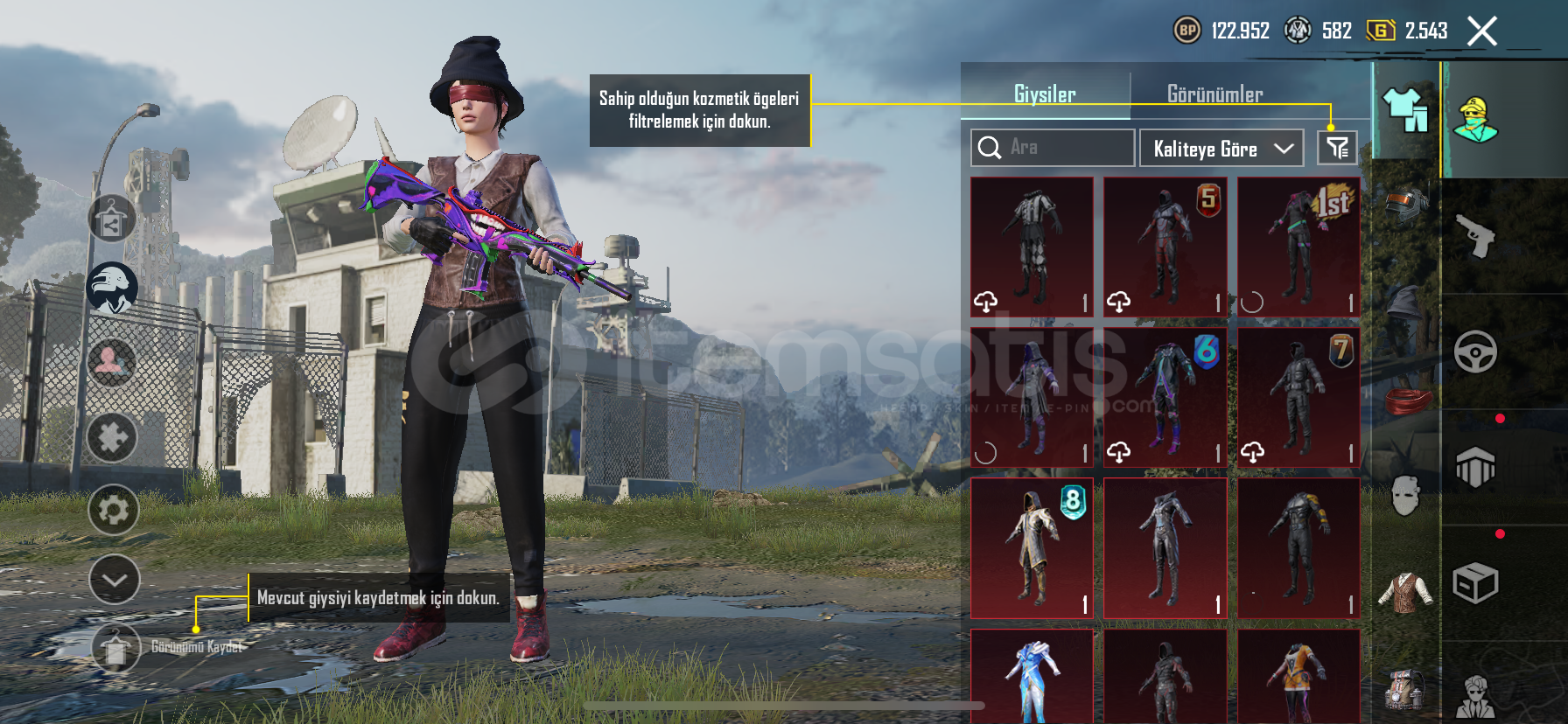This screenshot has width=1568, height=724.
Task: Select the yellow-helmet character category icon
Action: 1475,120
